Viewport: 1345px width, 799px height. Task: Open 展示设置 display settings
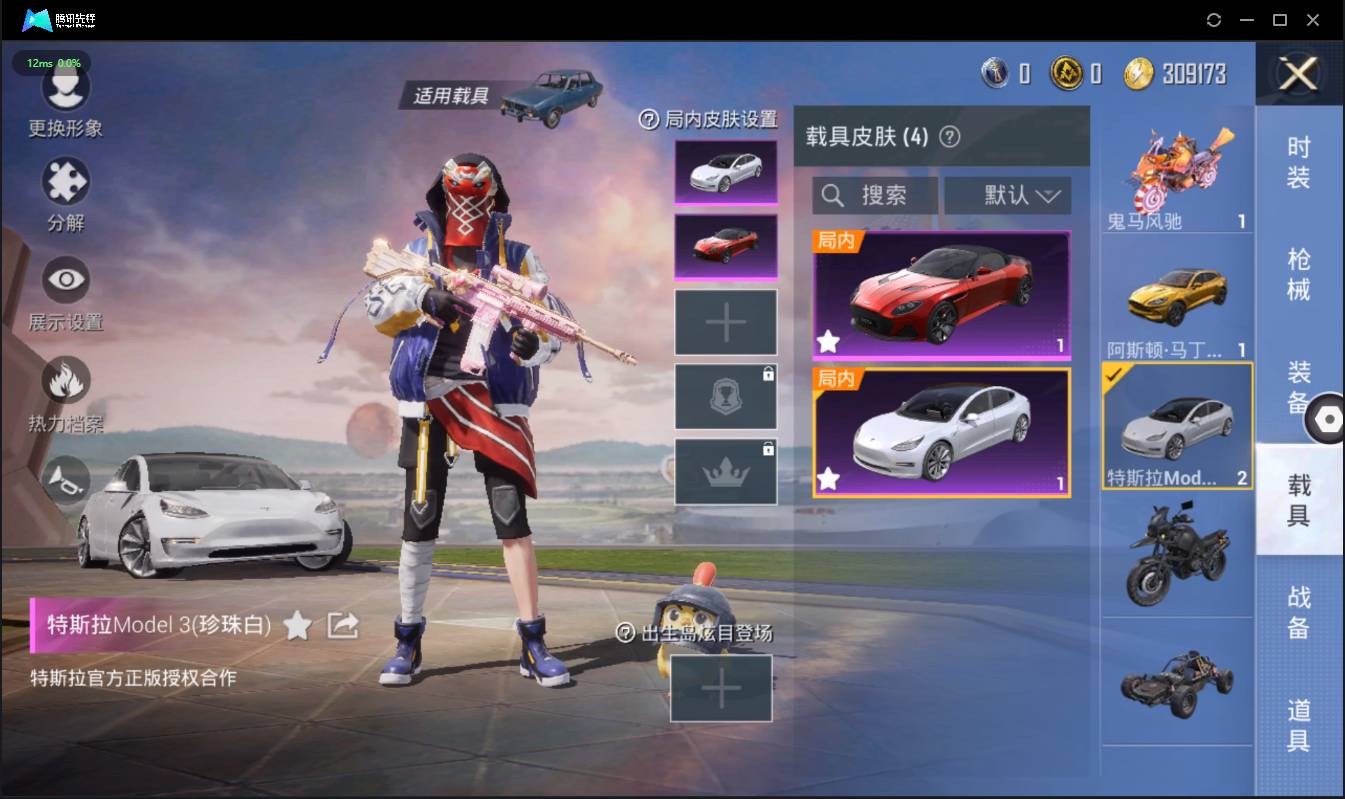point(66,281)
